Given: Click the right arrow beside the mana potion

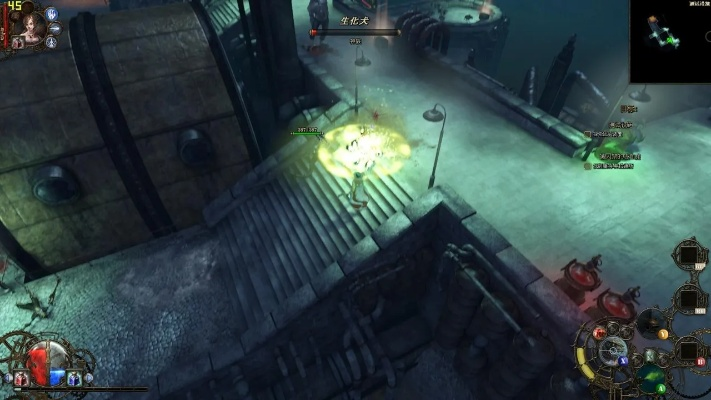Looking at the screenshot, I should coord(88,379).
